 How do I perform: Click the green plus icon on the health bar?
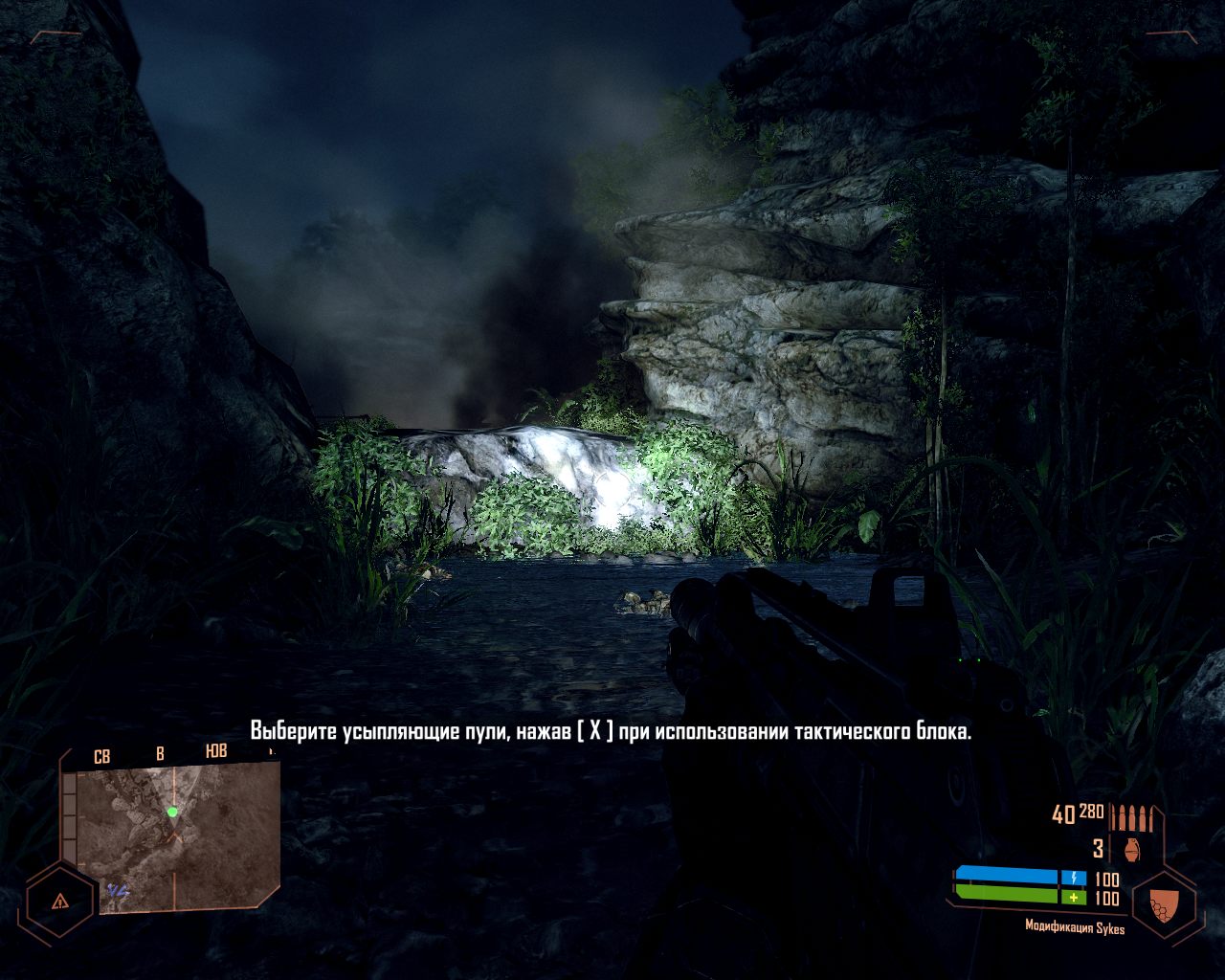pos(1074,896)
